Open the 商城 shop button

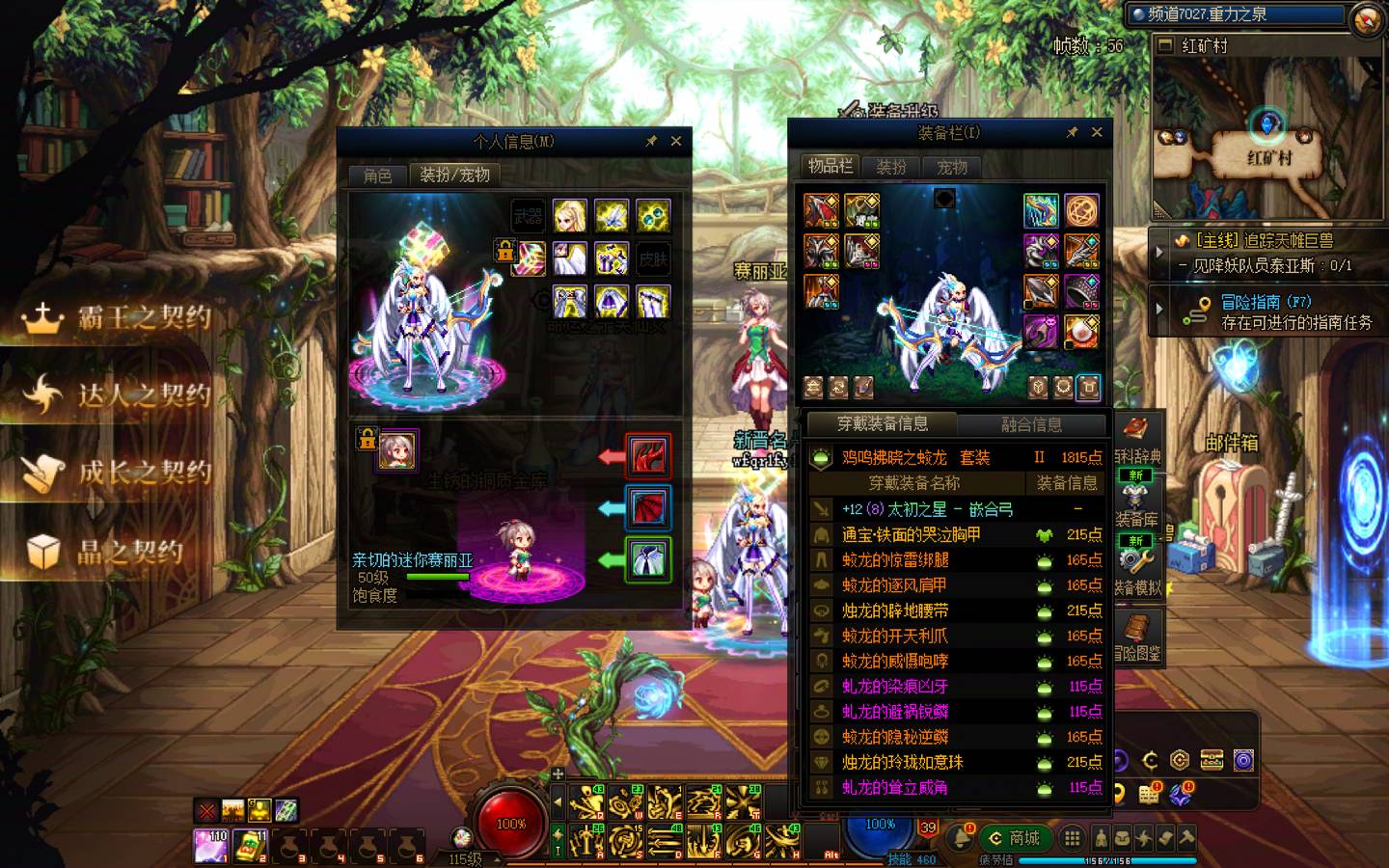coord(1015,838)
